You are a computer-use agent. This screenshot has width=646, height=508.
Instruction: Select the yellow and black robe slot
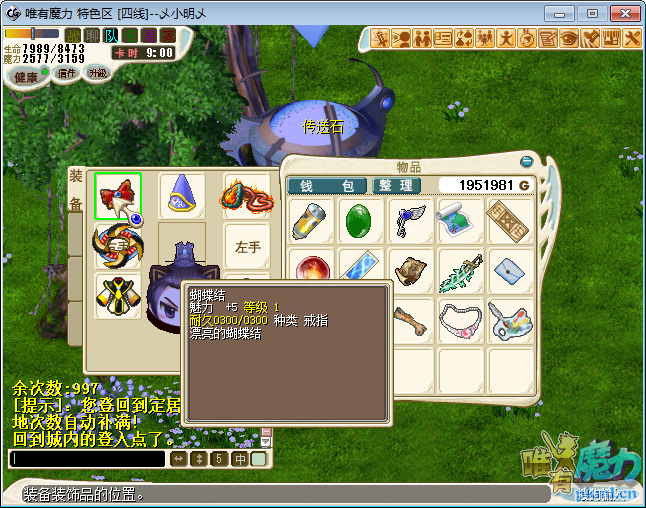(118, 295)
